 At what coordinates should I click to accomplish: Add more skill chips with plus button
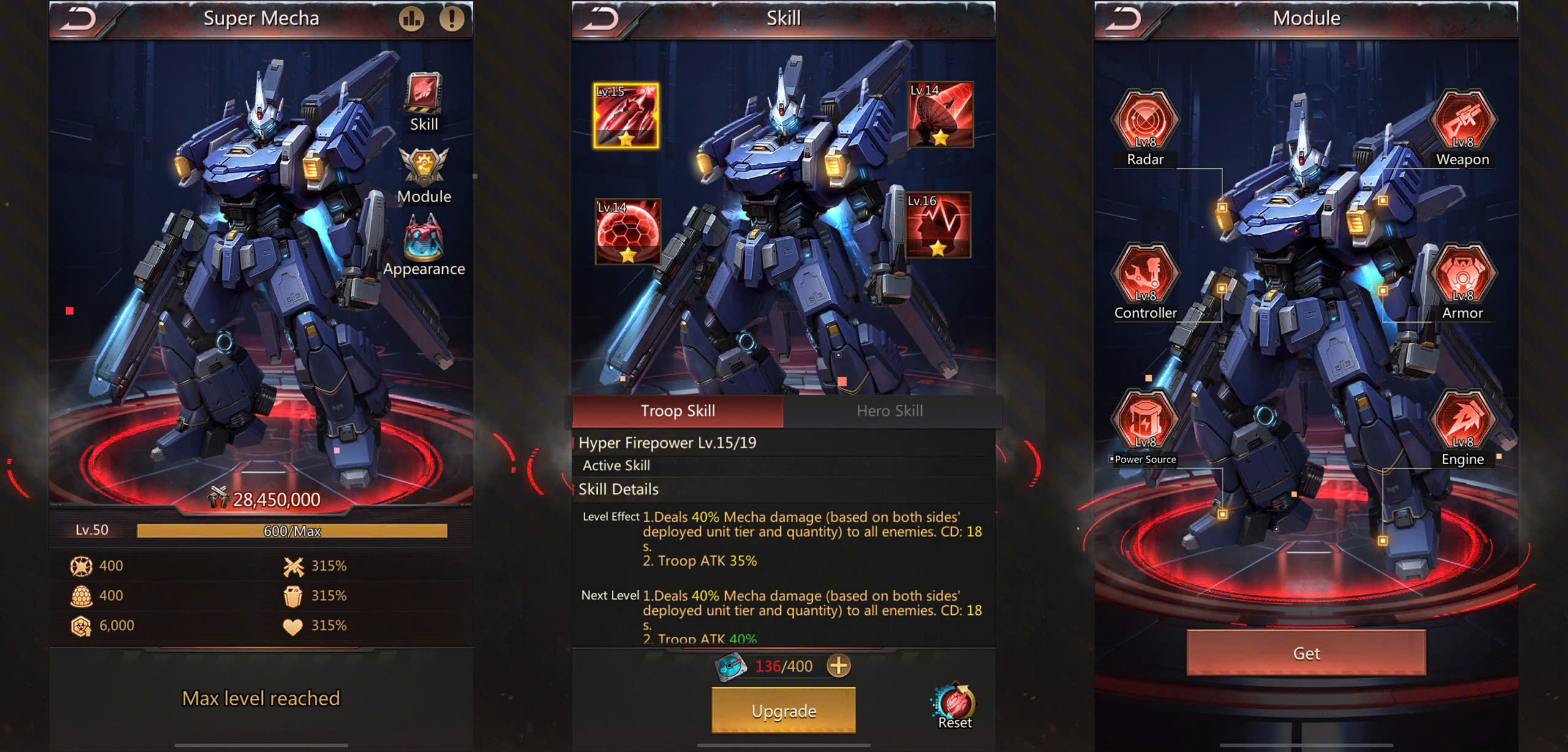click(x=839, y=666)
